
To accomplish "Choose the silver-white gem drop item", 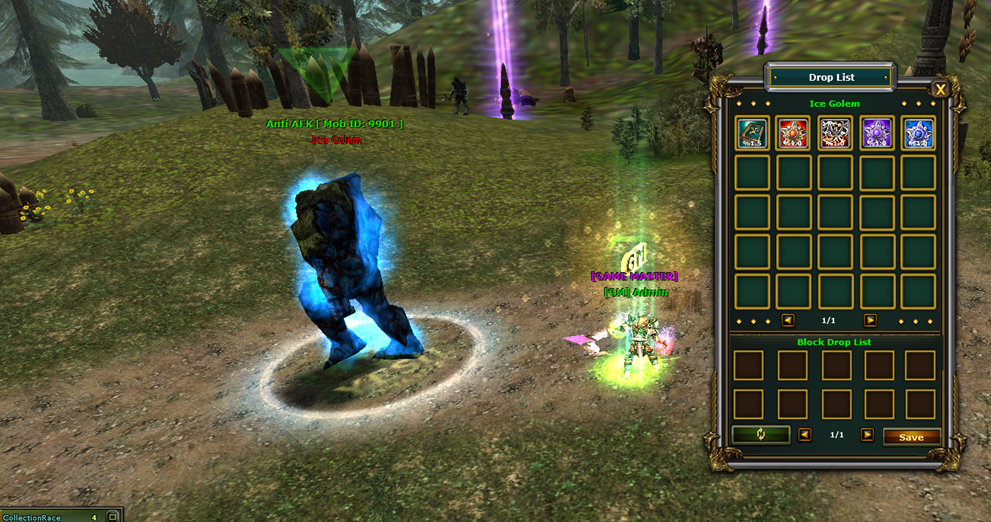I will pyautogui.click(x=835, y=133).
